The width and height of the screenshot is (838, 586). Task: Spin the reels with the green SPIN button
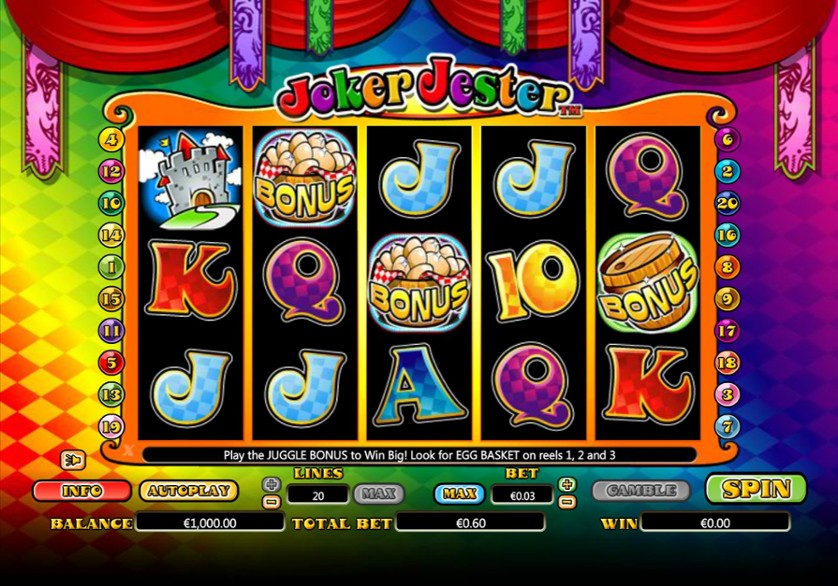pyautogui.click(x=755, y=489)
